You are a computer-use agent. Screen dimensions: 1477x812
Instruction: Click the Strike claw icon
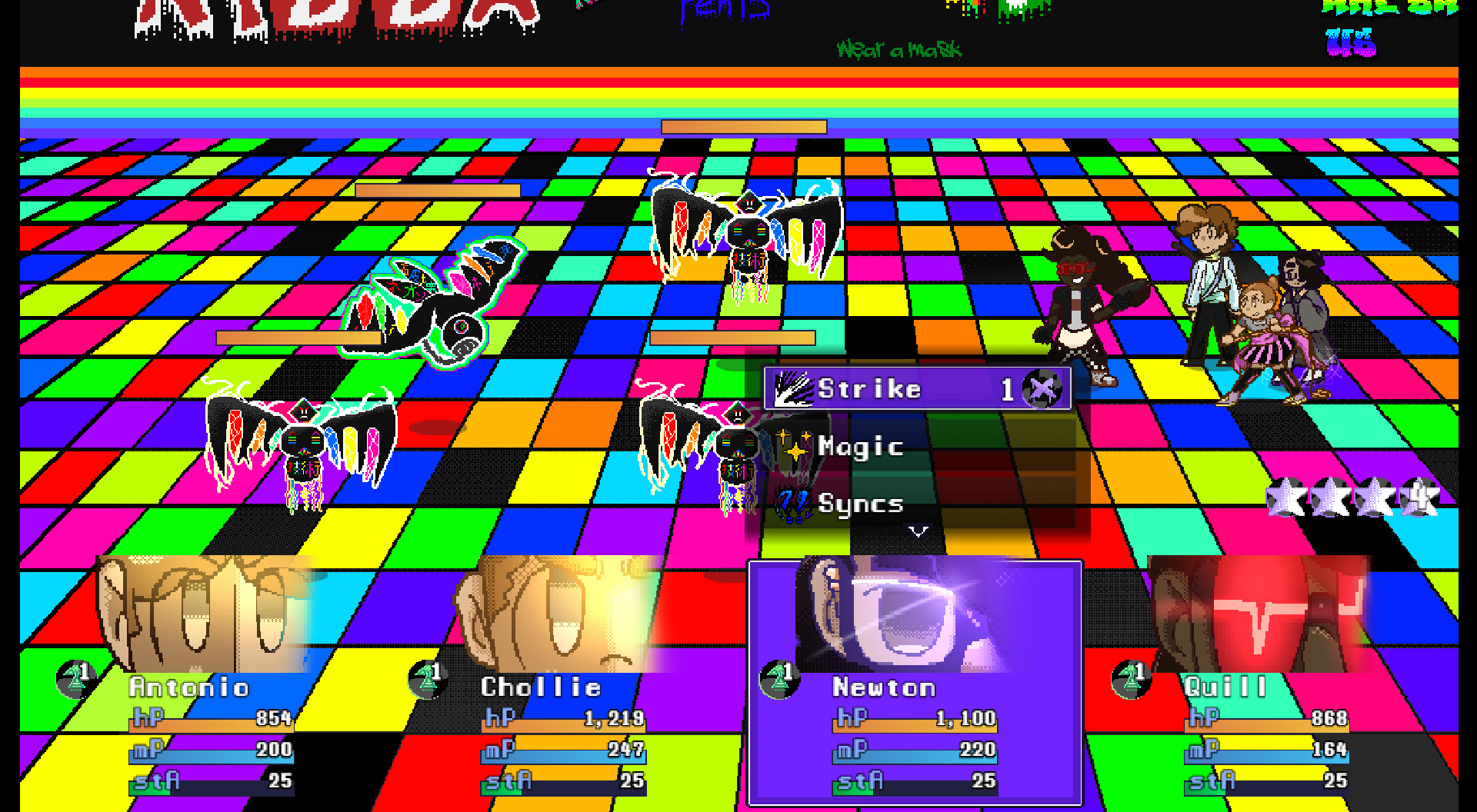click(794, 388)
